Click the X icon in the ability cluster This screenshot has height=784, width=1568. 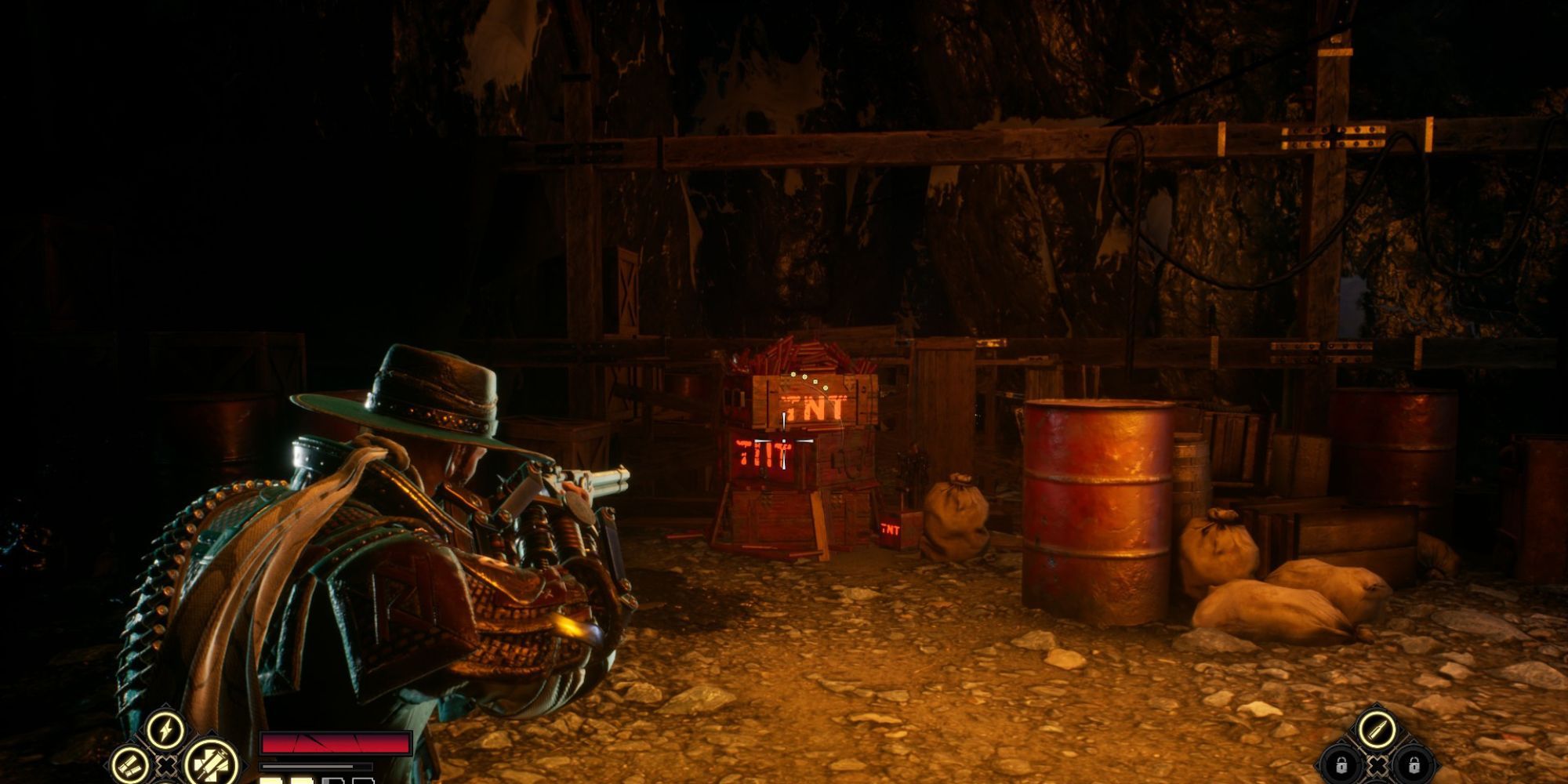[168, 766]
